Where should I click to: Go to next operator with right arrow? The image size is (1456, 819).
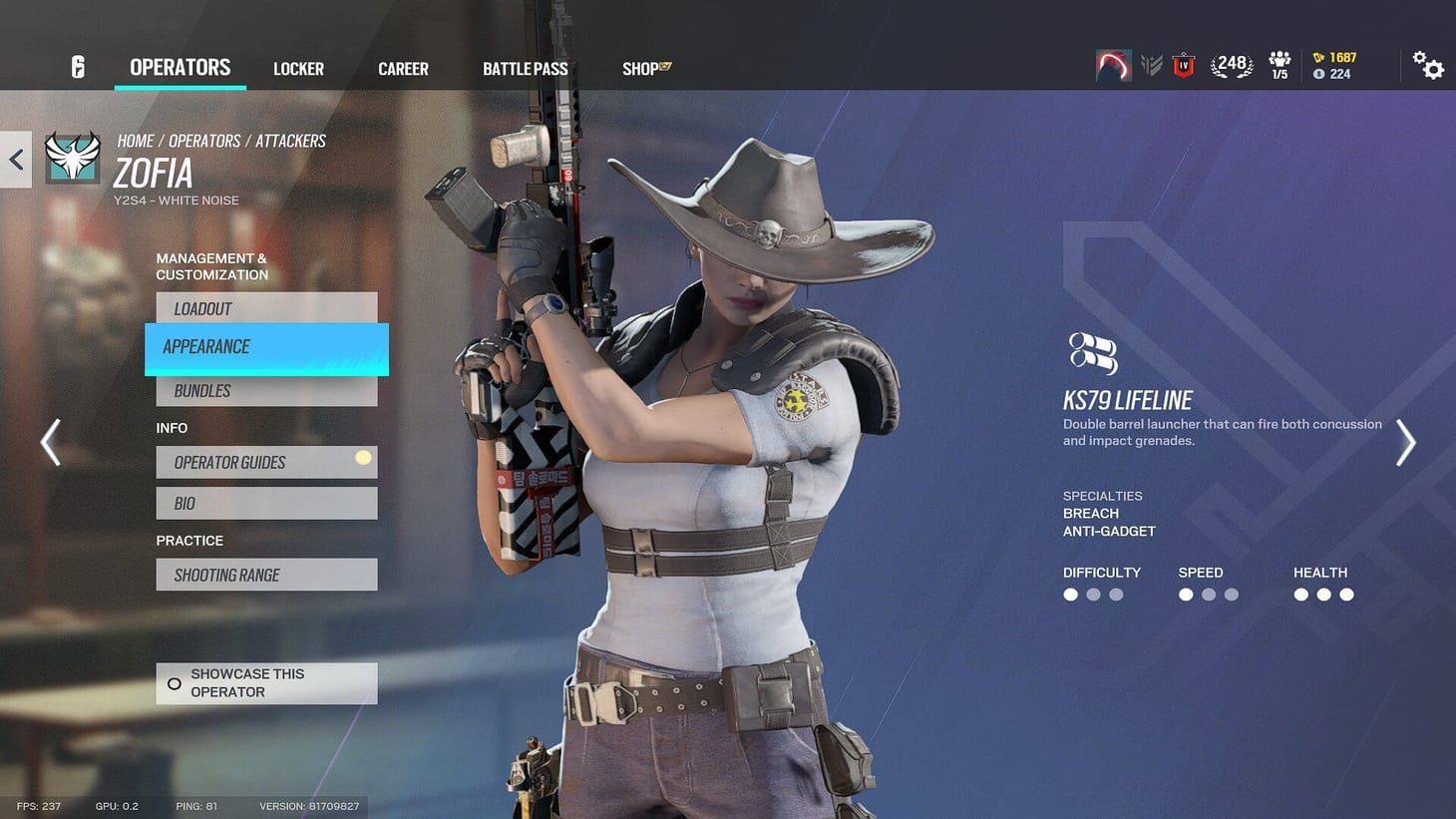tap(1406, 442)
